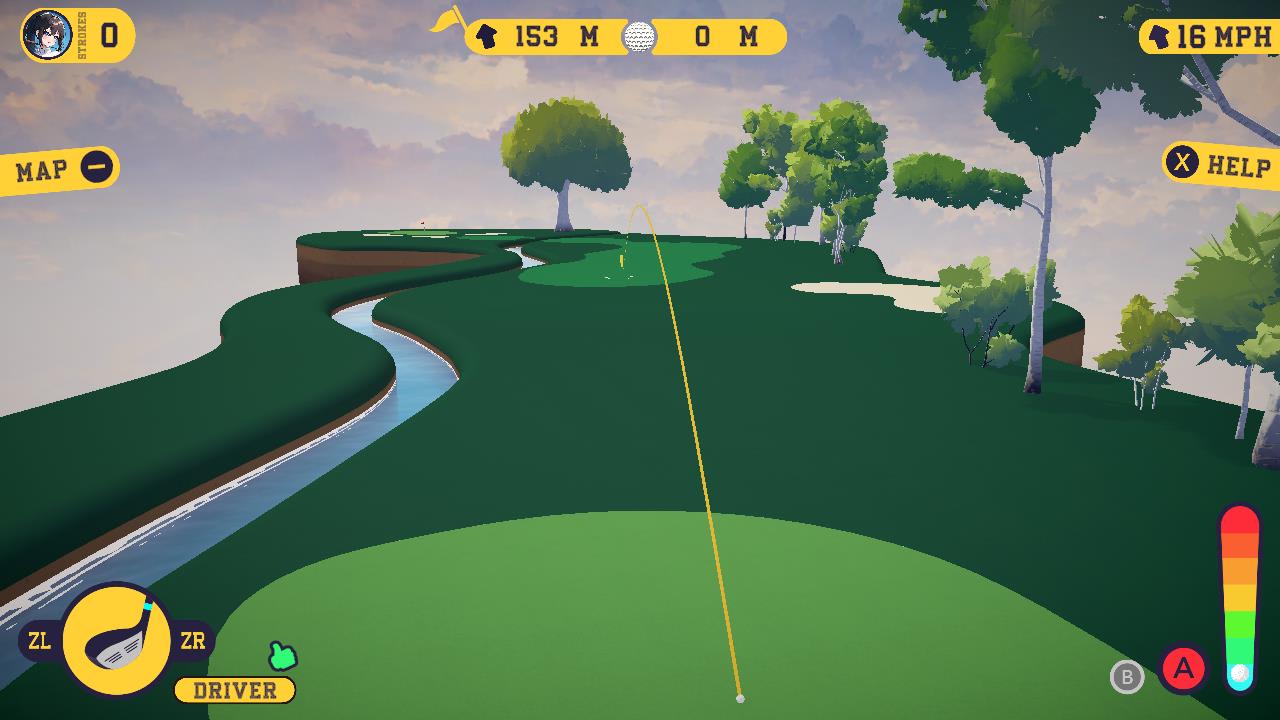
Task: Click the dark arrow icon before 153 M
Action: (x=487, y=37)
